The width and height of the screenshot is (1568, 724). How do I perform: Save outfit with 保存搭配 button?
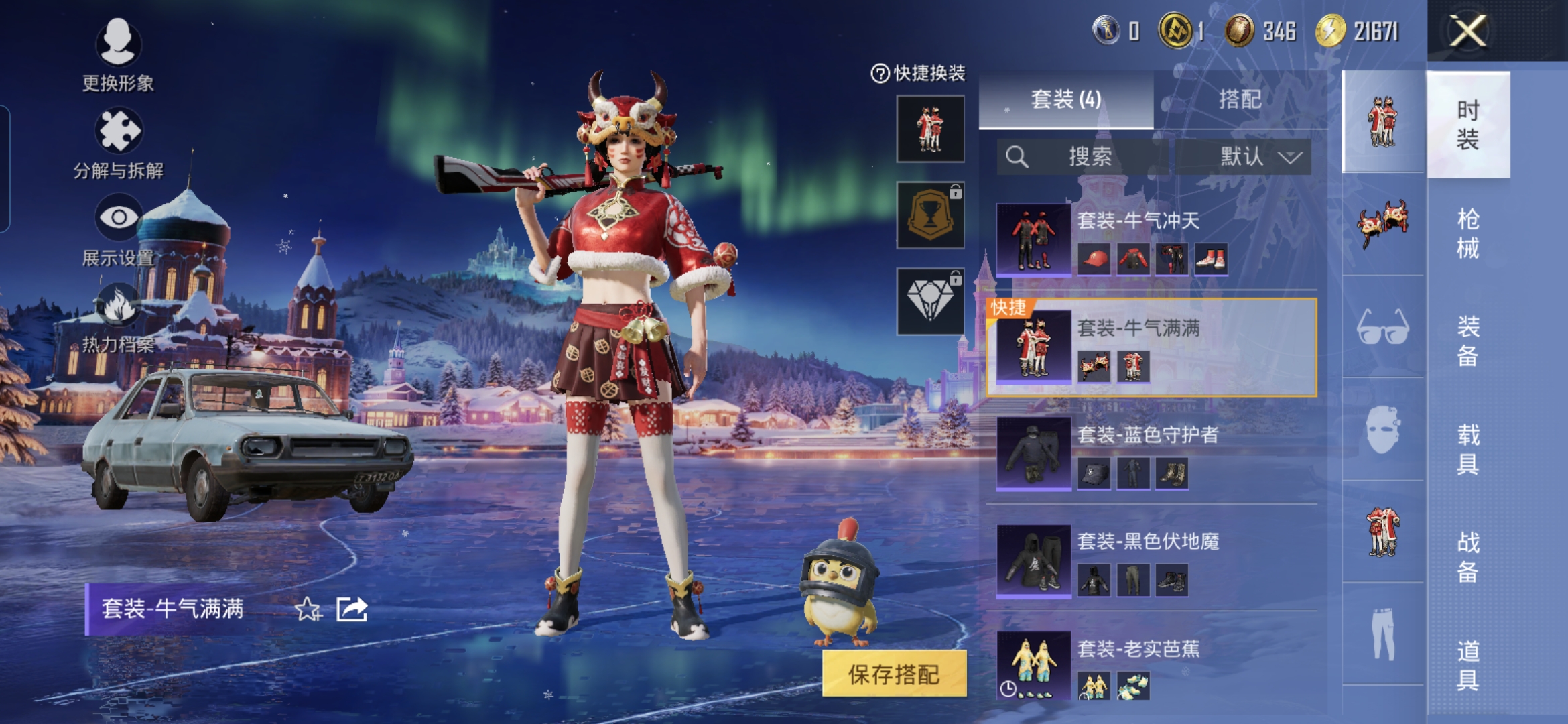click(894, 674)
